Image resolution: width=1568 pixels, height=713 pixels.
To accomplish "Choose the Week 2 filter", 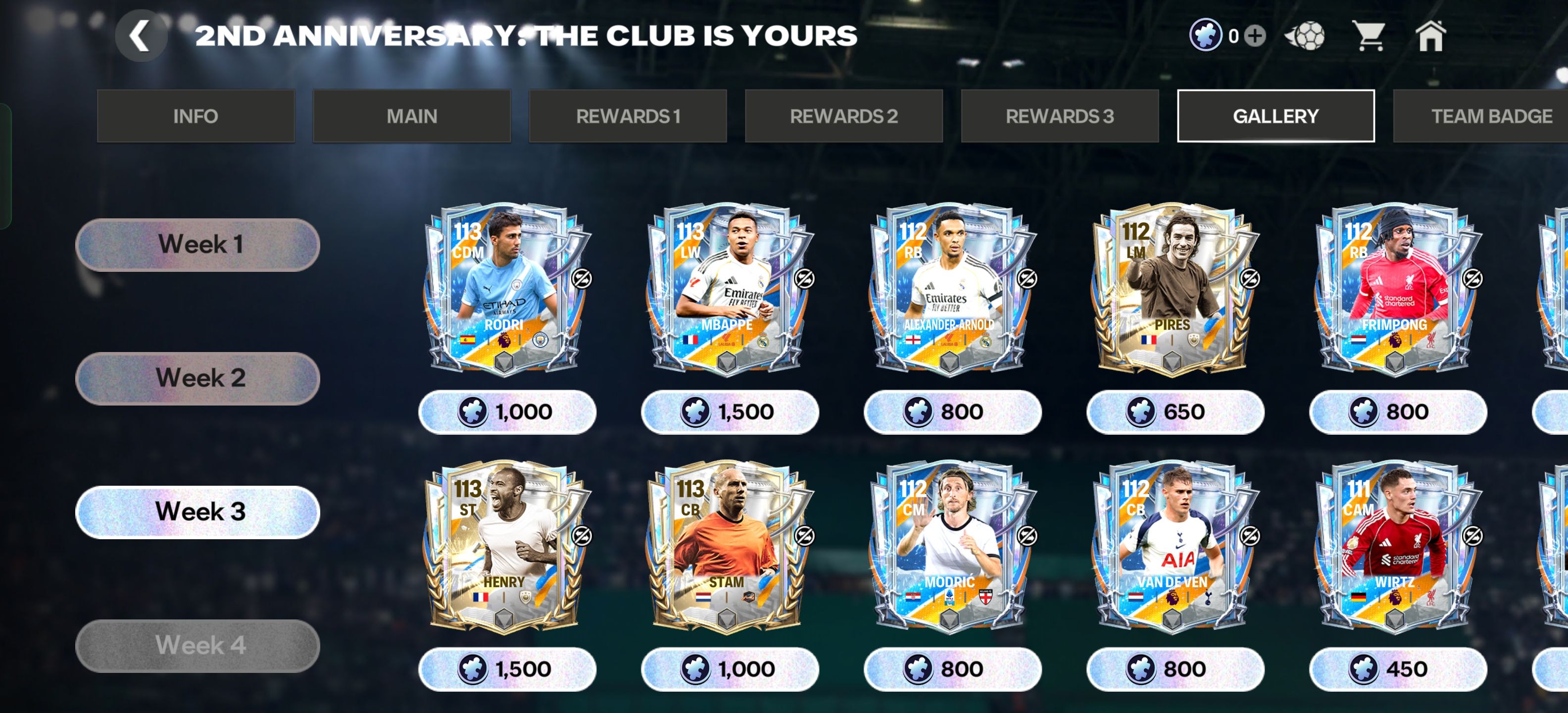I will coord(198,378).
